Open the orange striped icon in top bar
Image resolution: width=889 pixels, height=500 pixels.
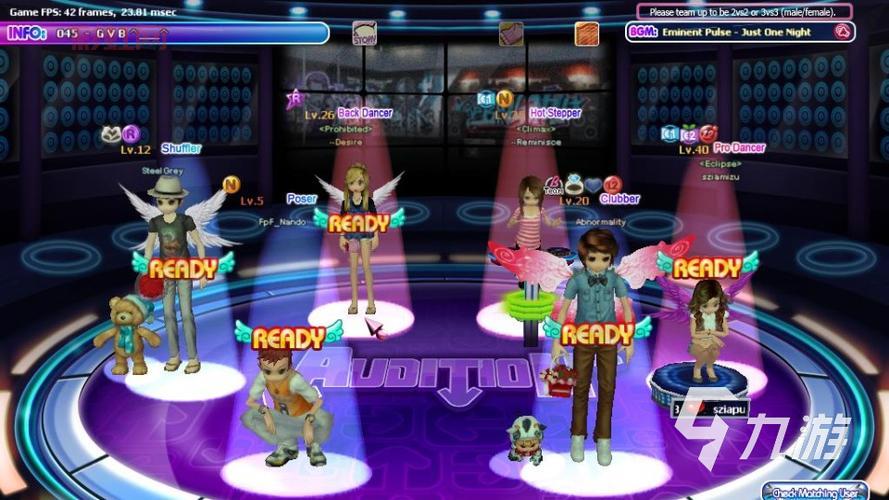(587, 34)
